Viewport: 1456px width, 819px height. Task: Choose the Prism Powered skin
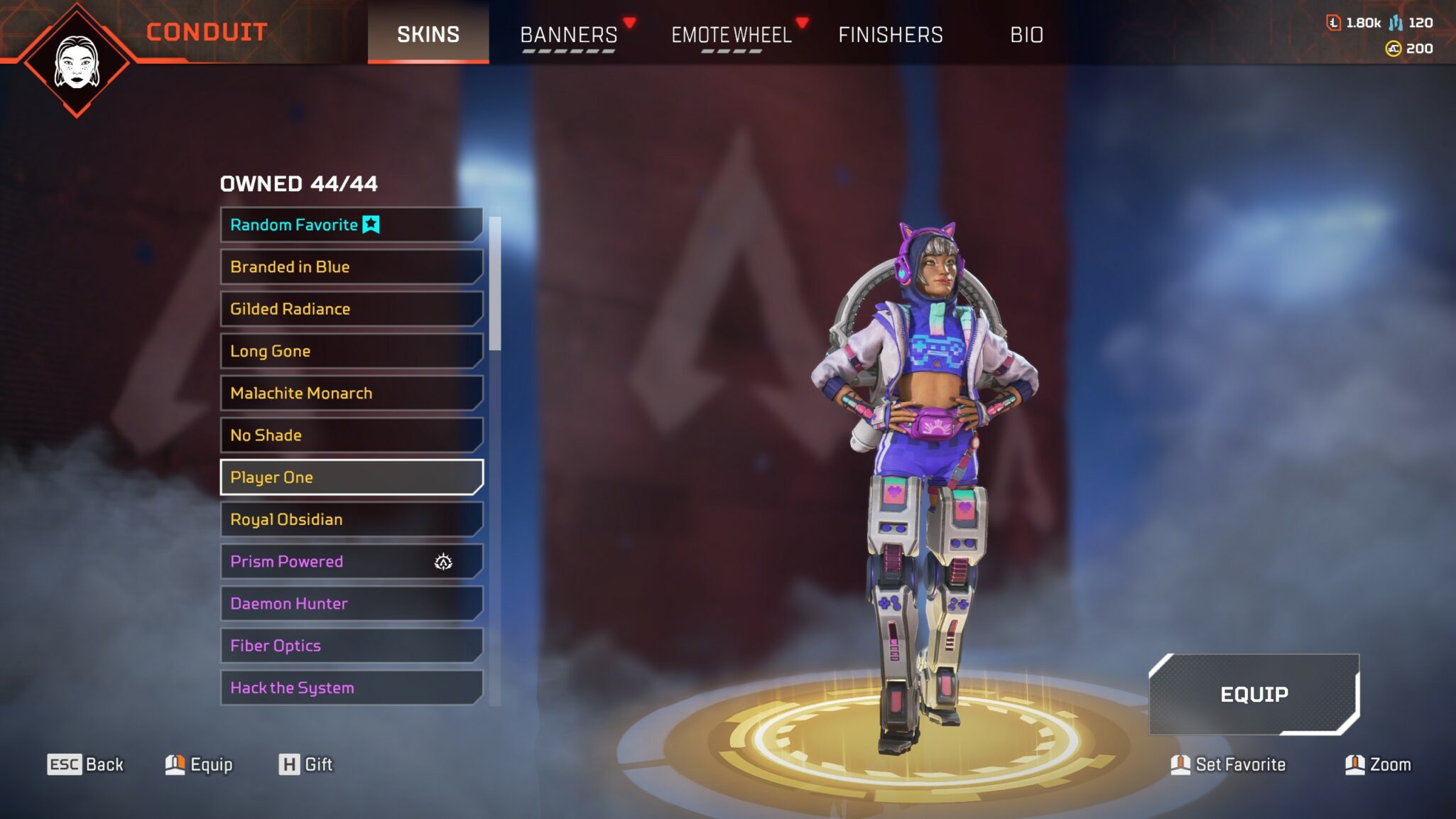(x=351, y=561)
